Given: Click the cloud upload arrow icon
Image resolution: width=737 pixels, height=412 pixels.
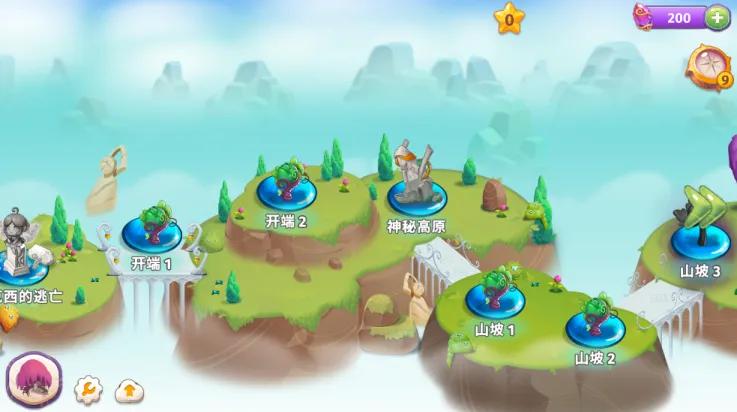Looking at the screenshot, I should (129, 390).
